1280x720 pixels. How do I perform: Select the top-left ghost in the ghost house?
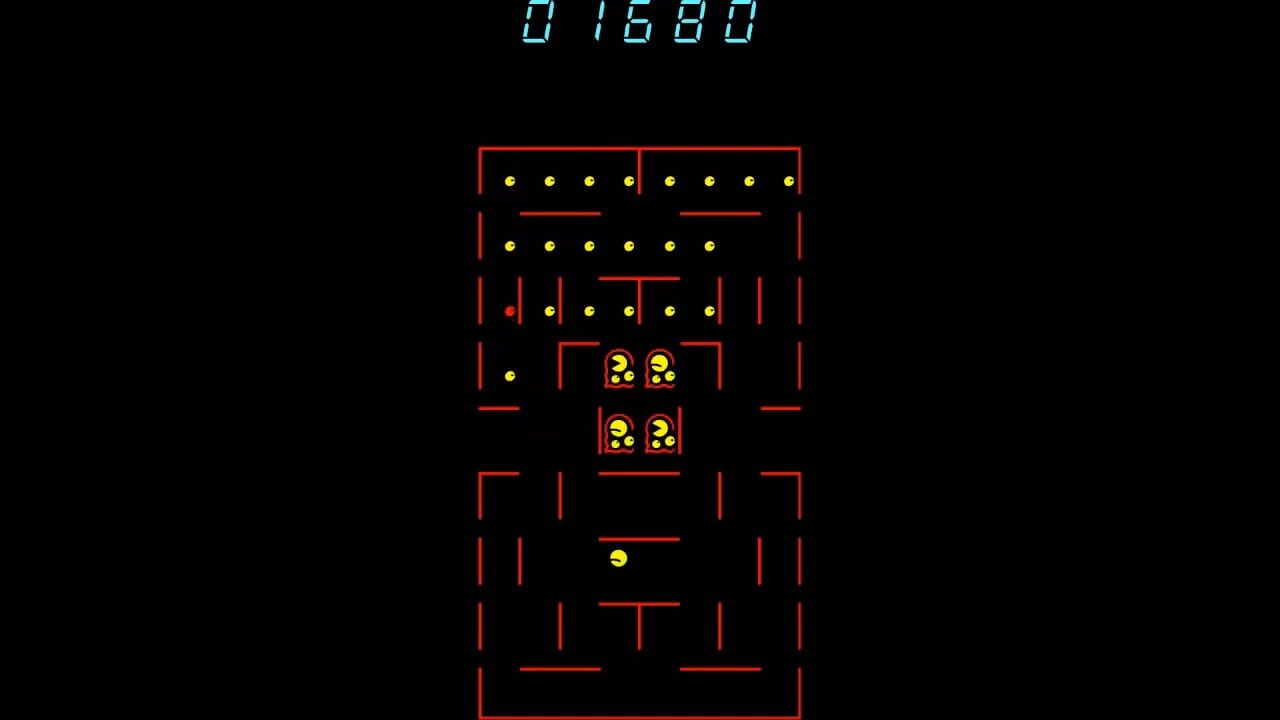[x=620, y=370]
